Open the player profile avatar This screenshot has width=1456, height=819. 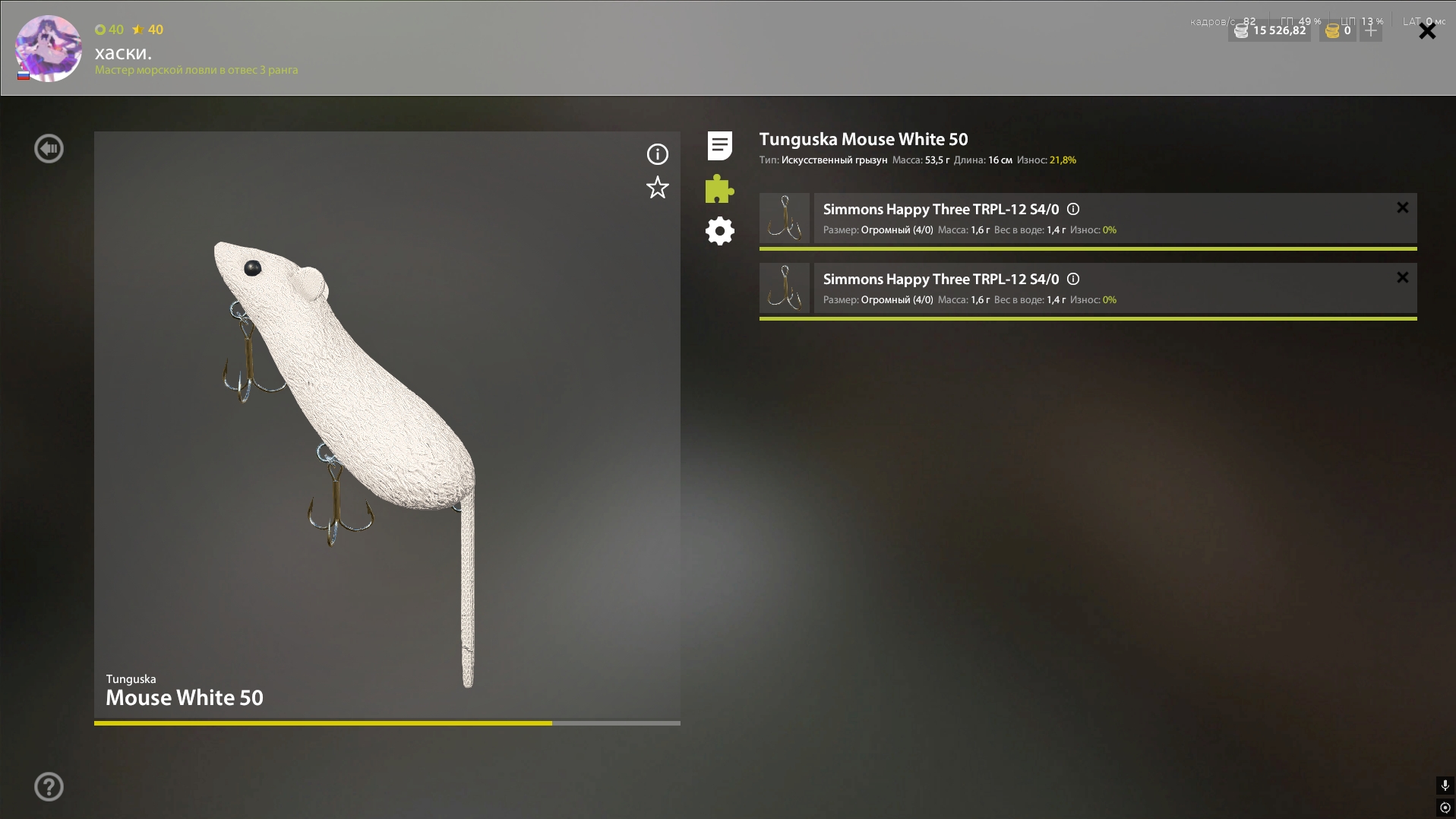click(49, 48)
